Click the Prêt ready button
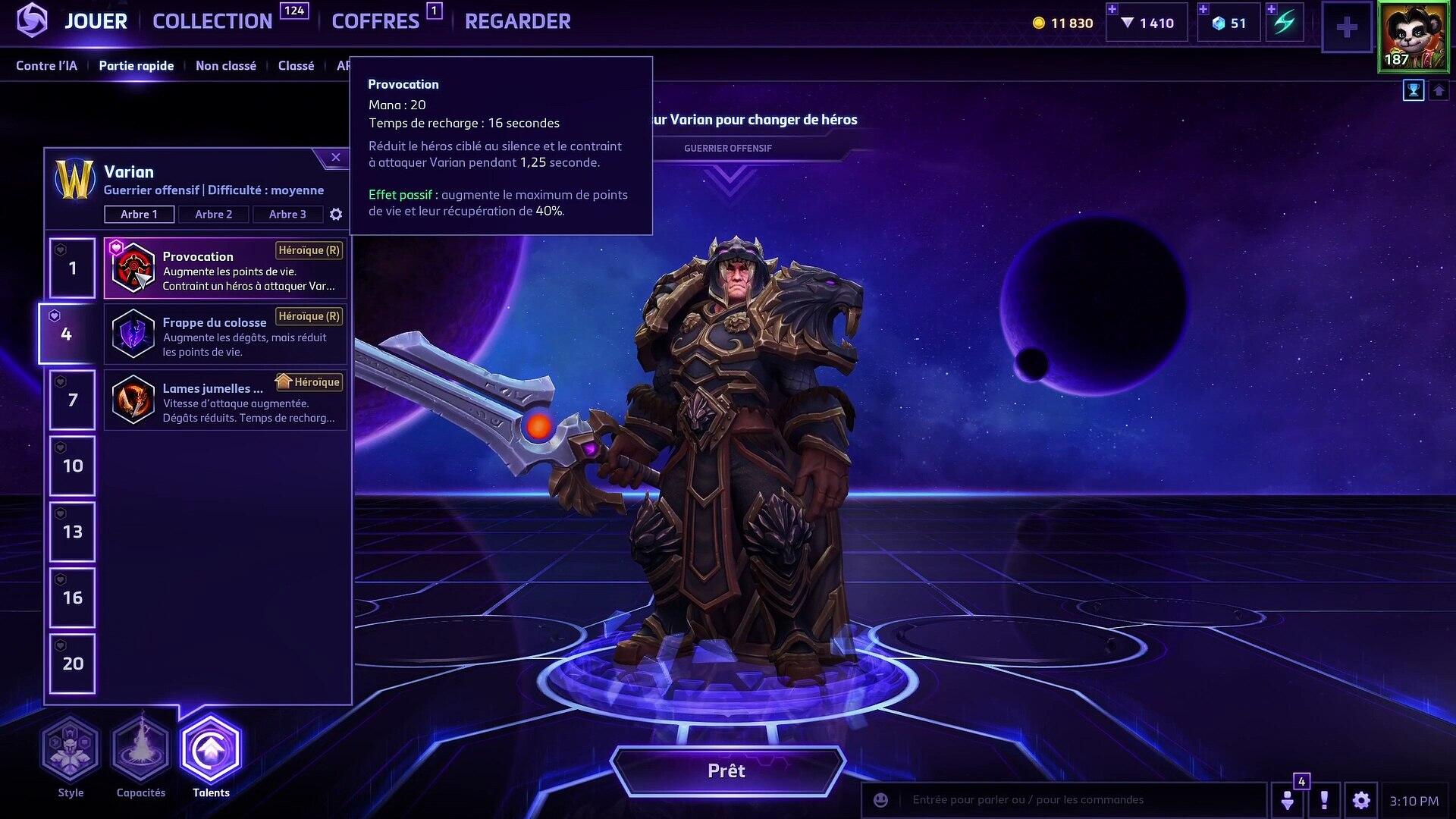The image size is (1456, 819). (x=726, y=771)
